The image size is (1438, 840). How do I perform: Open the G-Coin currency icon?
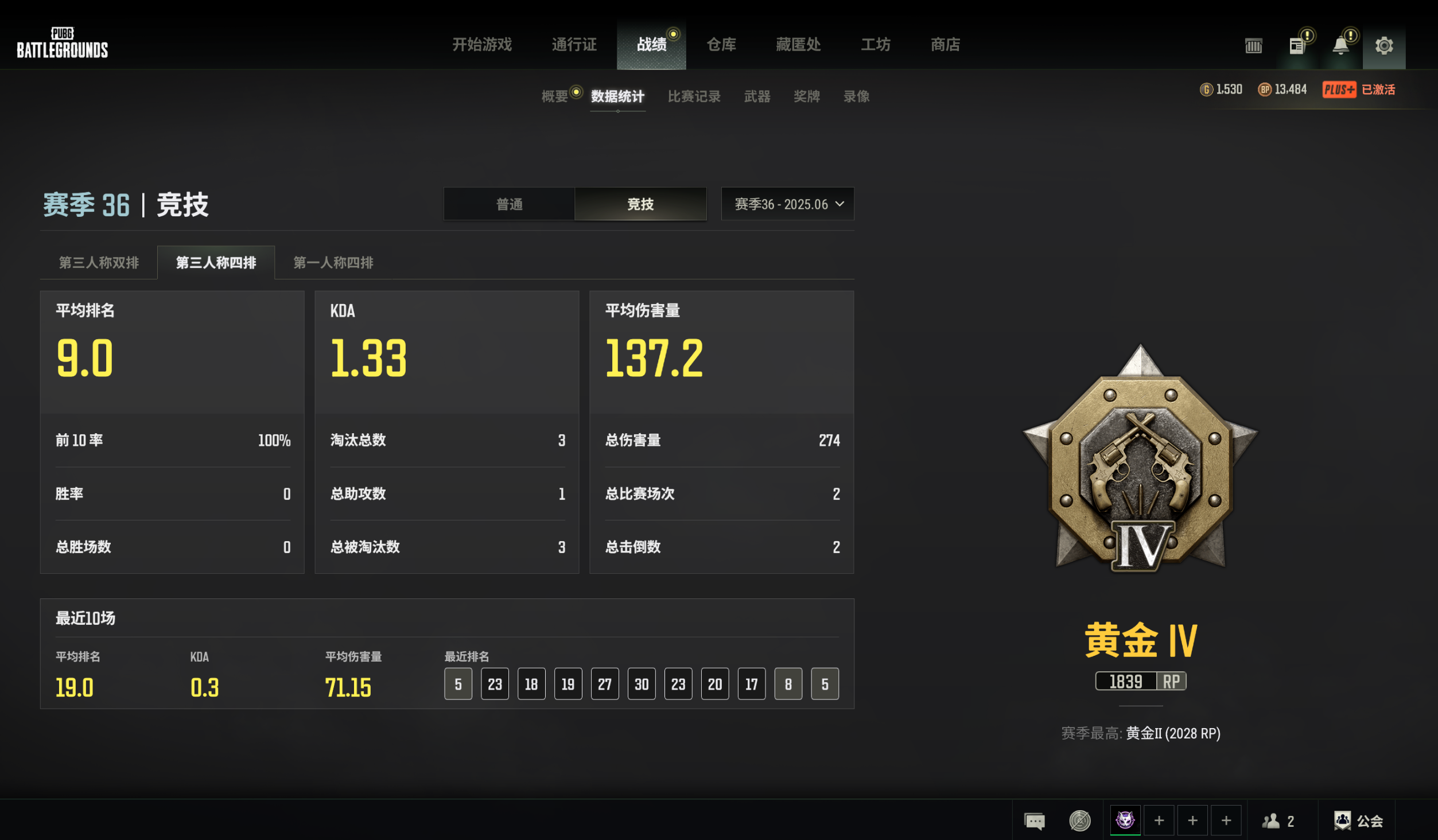1207,90
